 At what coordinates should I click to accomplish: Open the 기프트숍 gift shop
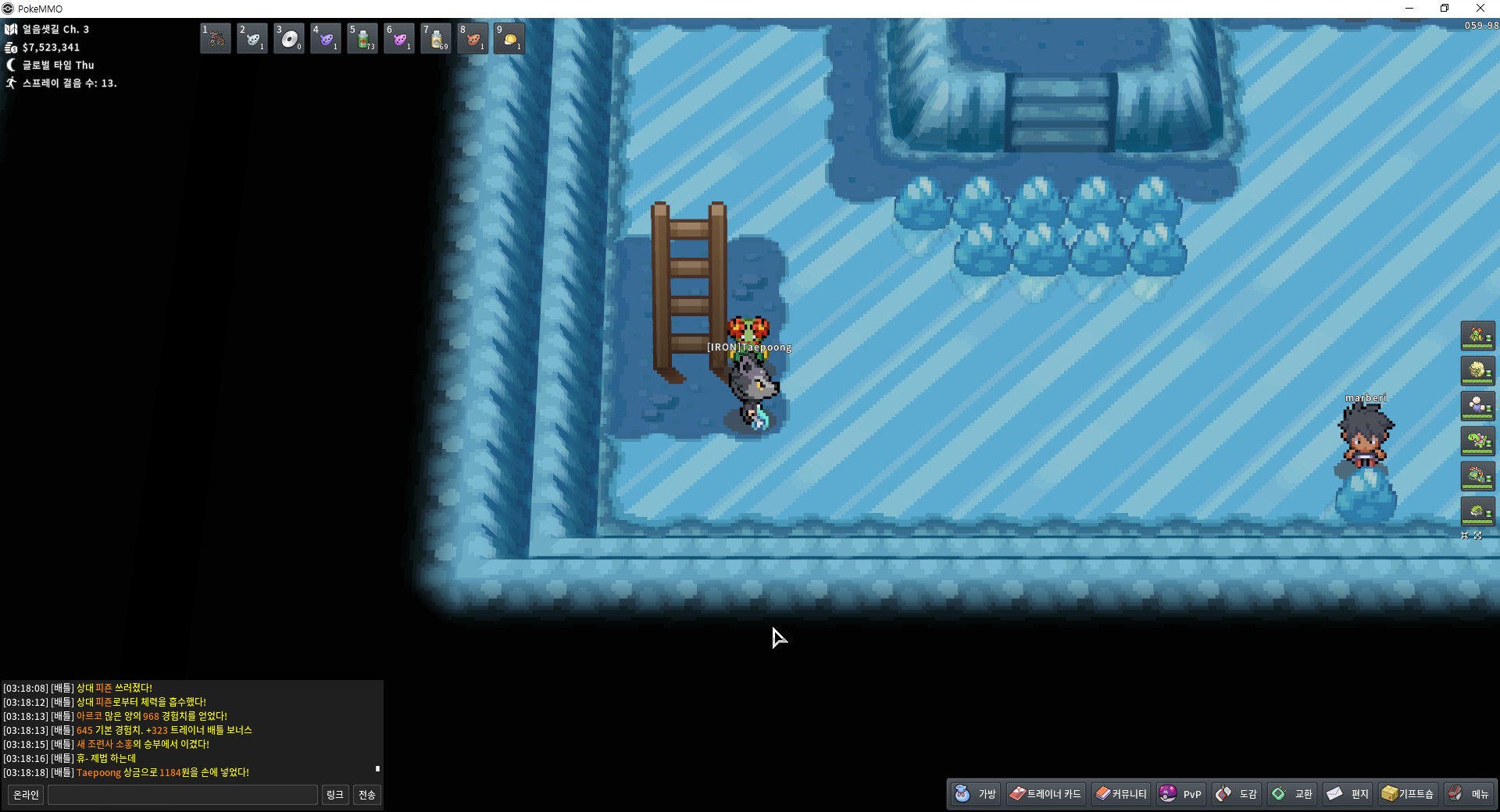pyautogui.click(x=1408, y=794)
